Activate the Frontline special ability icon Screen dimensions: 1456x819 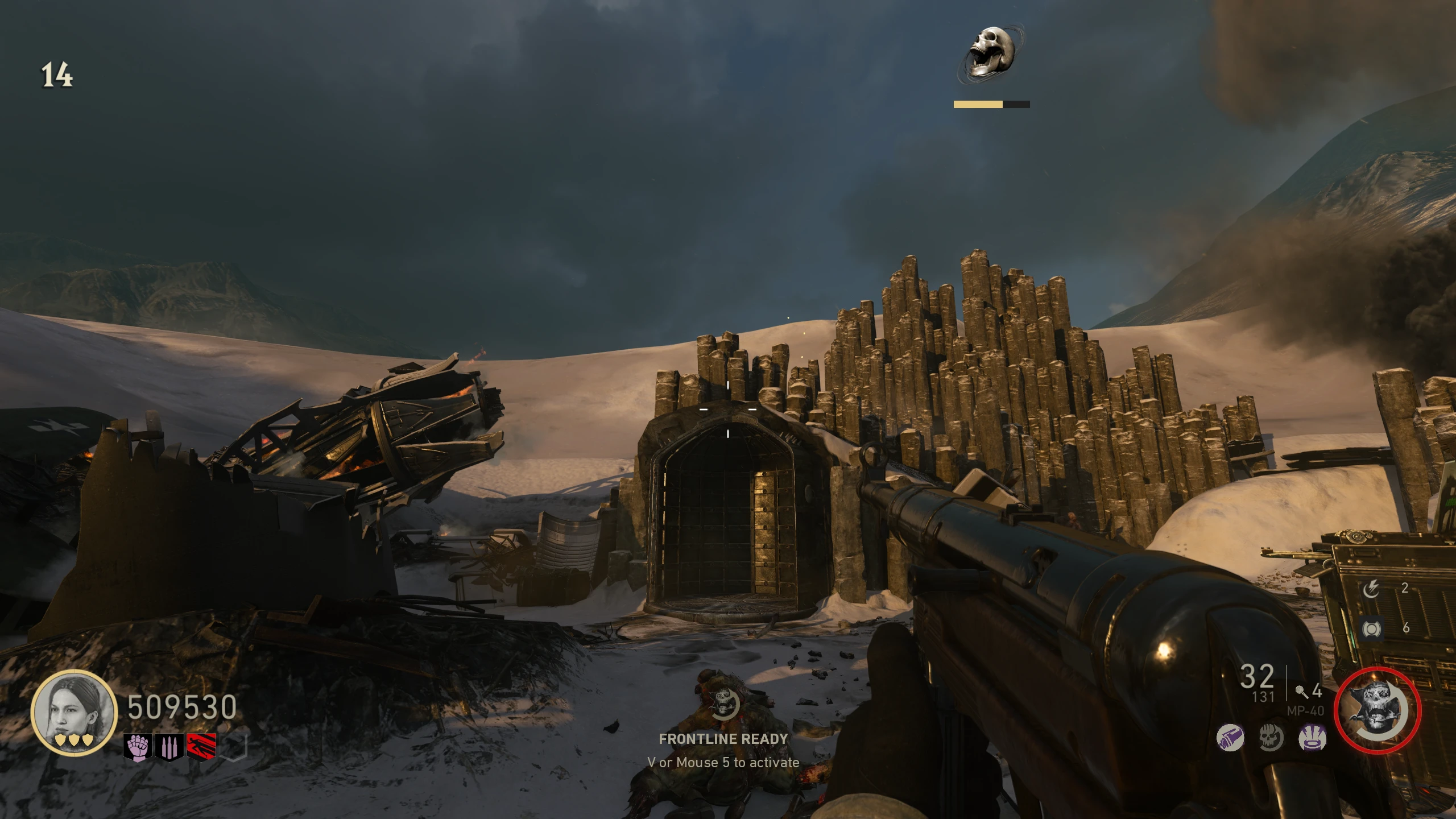pos(1377,711)
